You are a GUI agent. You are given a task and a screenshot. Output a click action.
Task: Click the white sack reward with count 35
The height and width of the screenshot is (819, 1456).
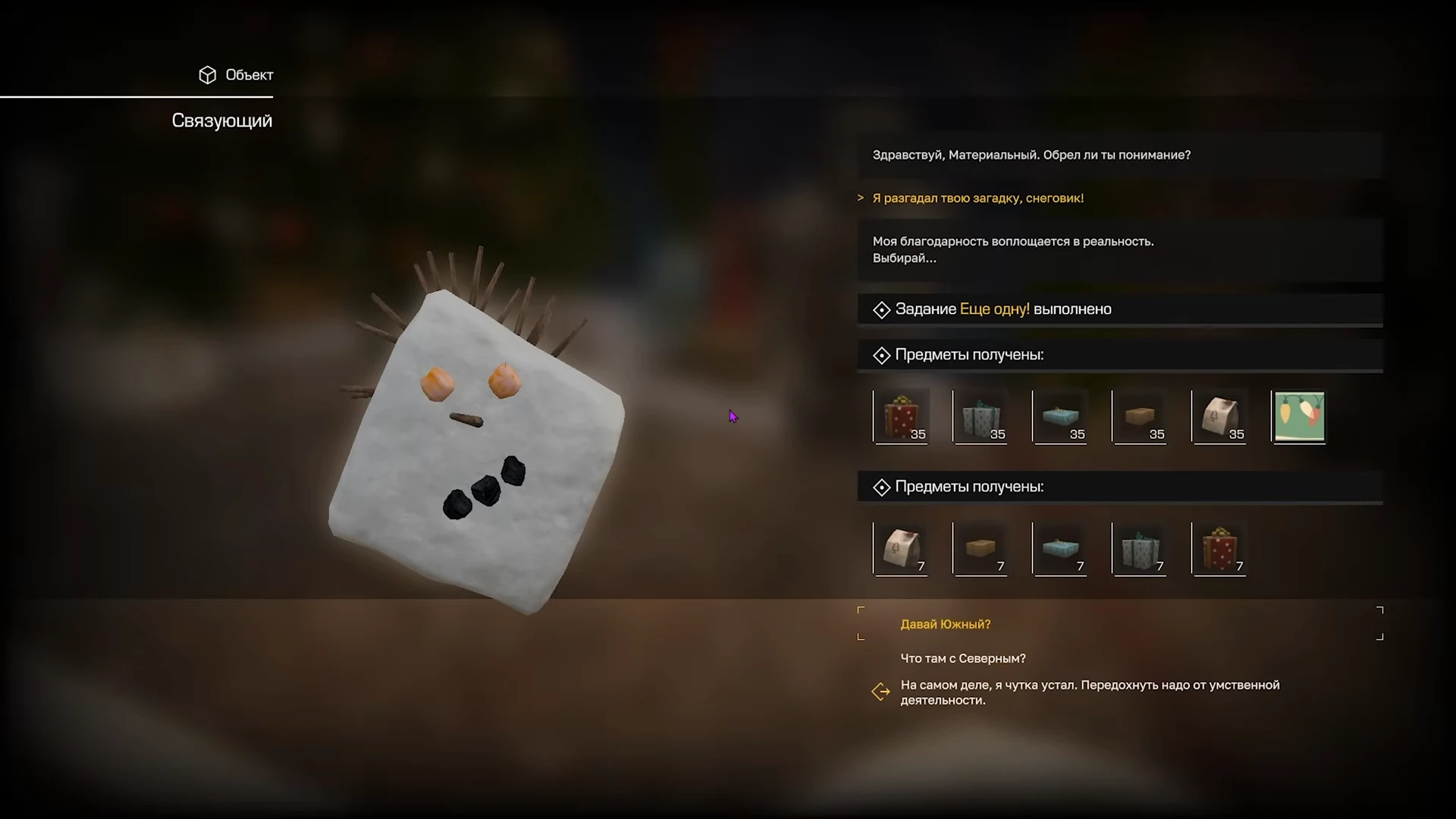(x=1219, y=416)
